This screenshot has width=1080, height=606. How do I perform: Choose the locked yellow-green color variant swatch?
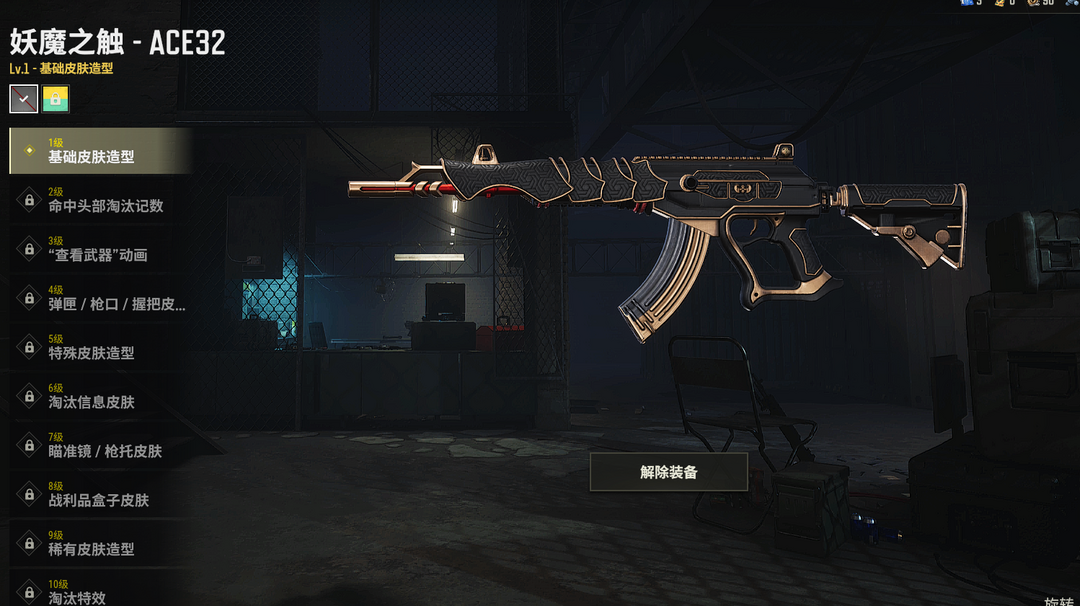[x=56, y=98]
